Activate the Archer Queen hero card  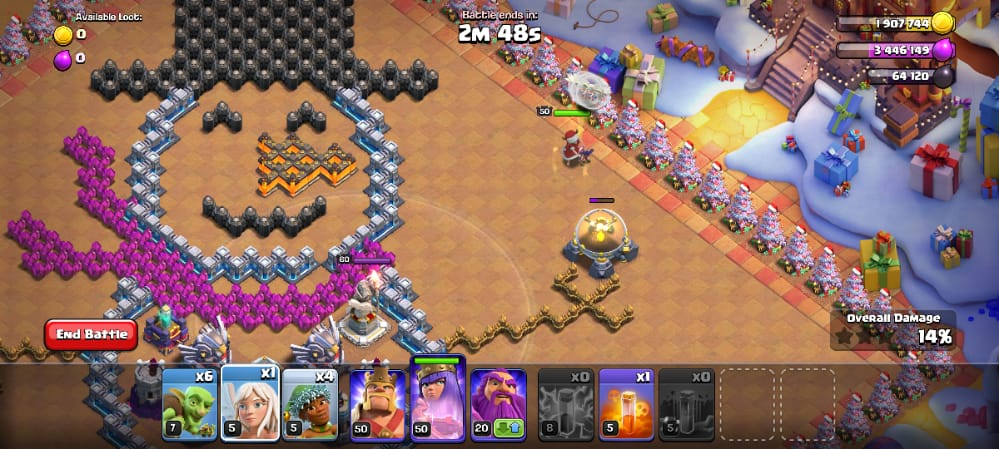pyautogui.click(x=437, y=400)
